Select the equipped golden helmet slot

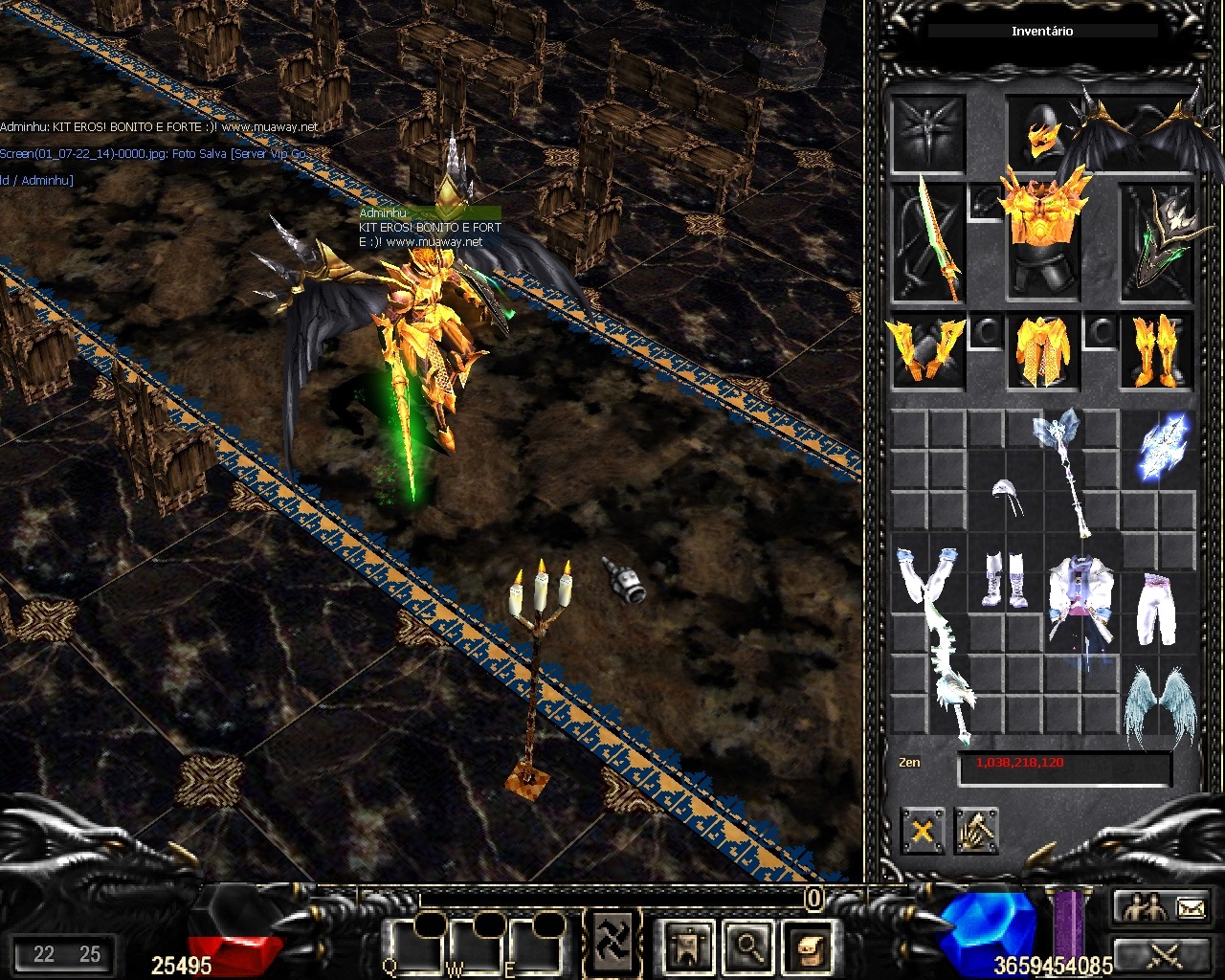click(1041, 133)
